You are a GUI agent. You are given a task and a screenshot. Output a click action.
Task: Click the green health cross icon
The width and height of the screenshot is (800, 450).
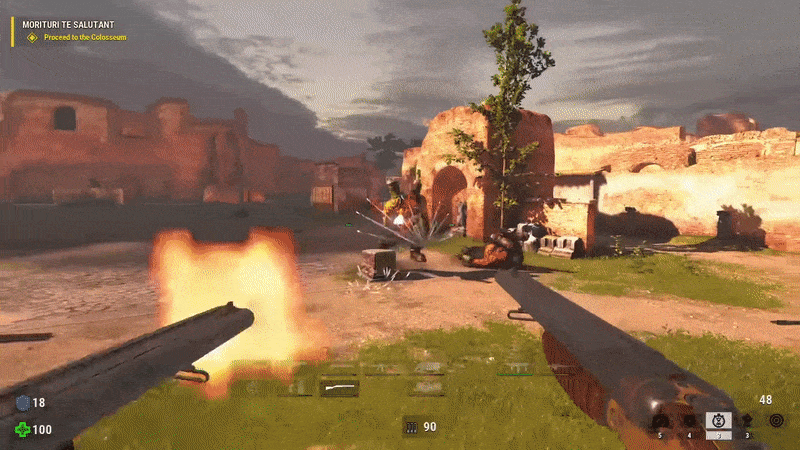click(x=22, y=430)
